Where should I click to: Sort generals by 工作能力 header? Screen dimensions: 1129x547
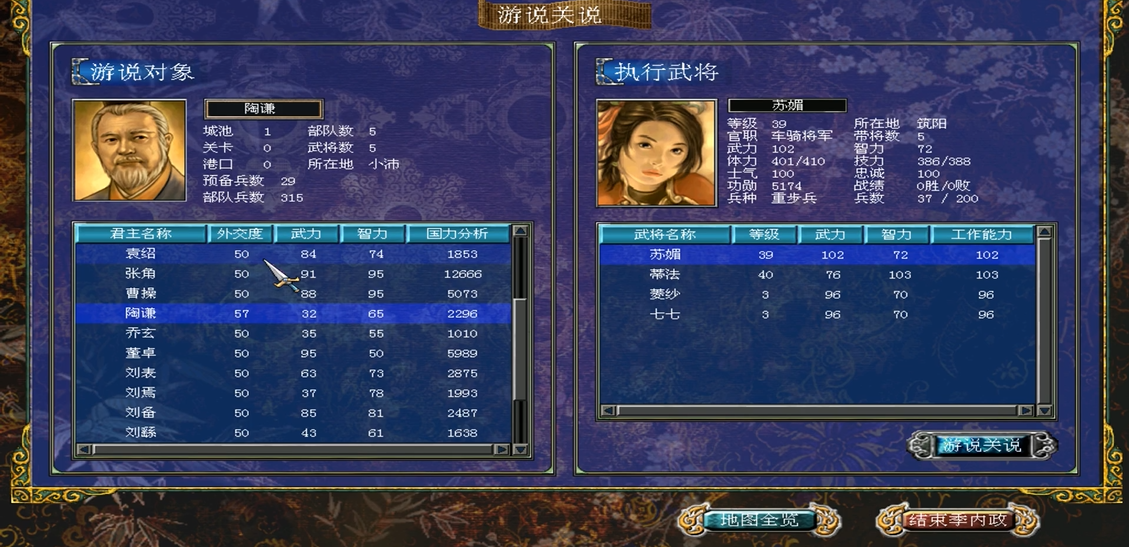(x=981, y=234)
